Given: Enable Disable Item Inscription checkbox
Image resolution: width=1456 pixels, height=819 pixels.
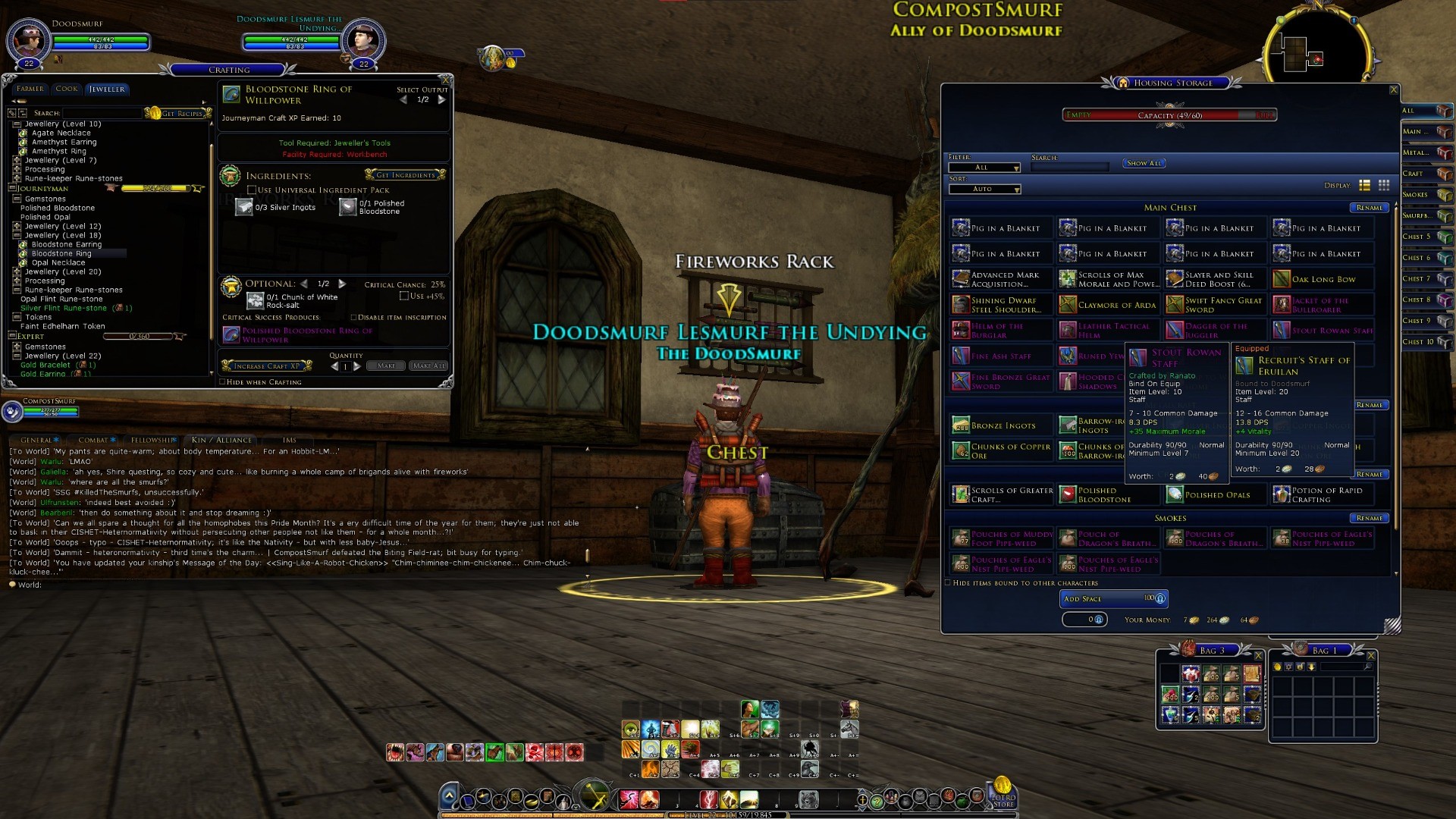Looking at the screenshot, I should pos(353,318).
